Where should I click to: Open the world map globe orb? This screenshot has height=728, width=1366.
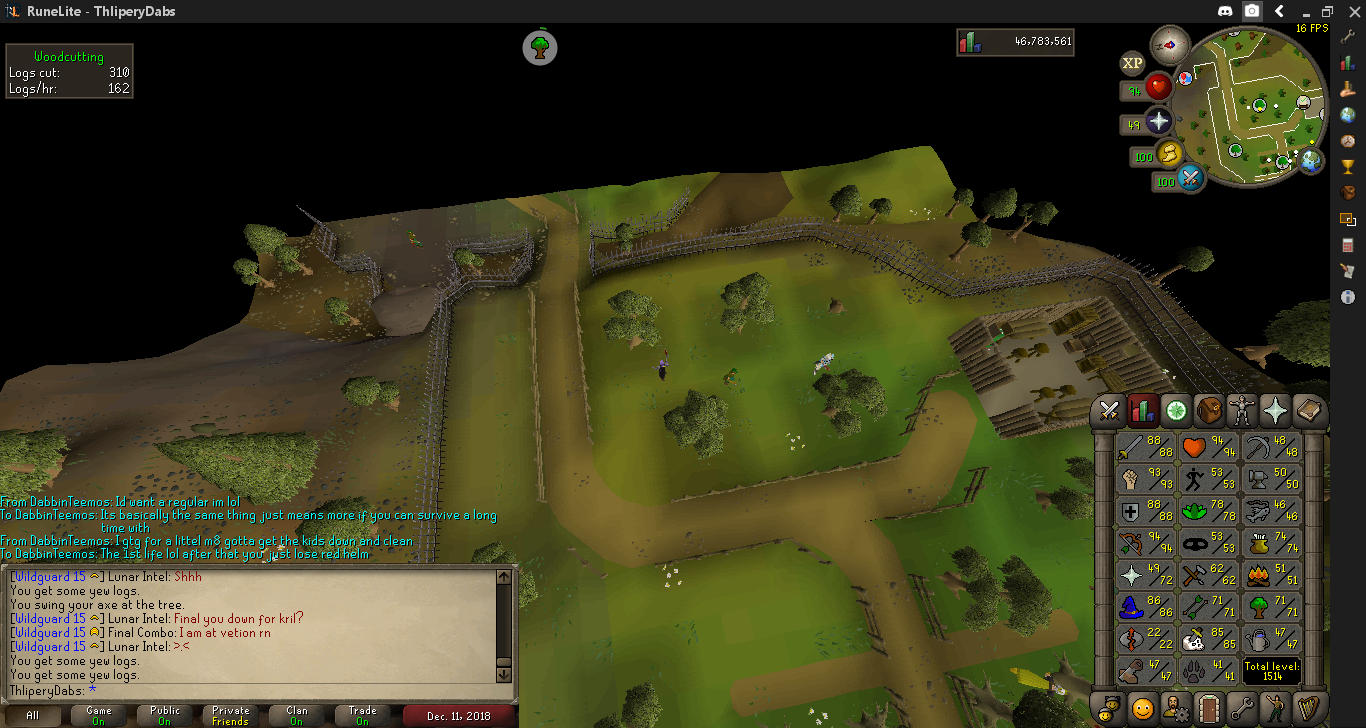[1310, 160]
